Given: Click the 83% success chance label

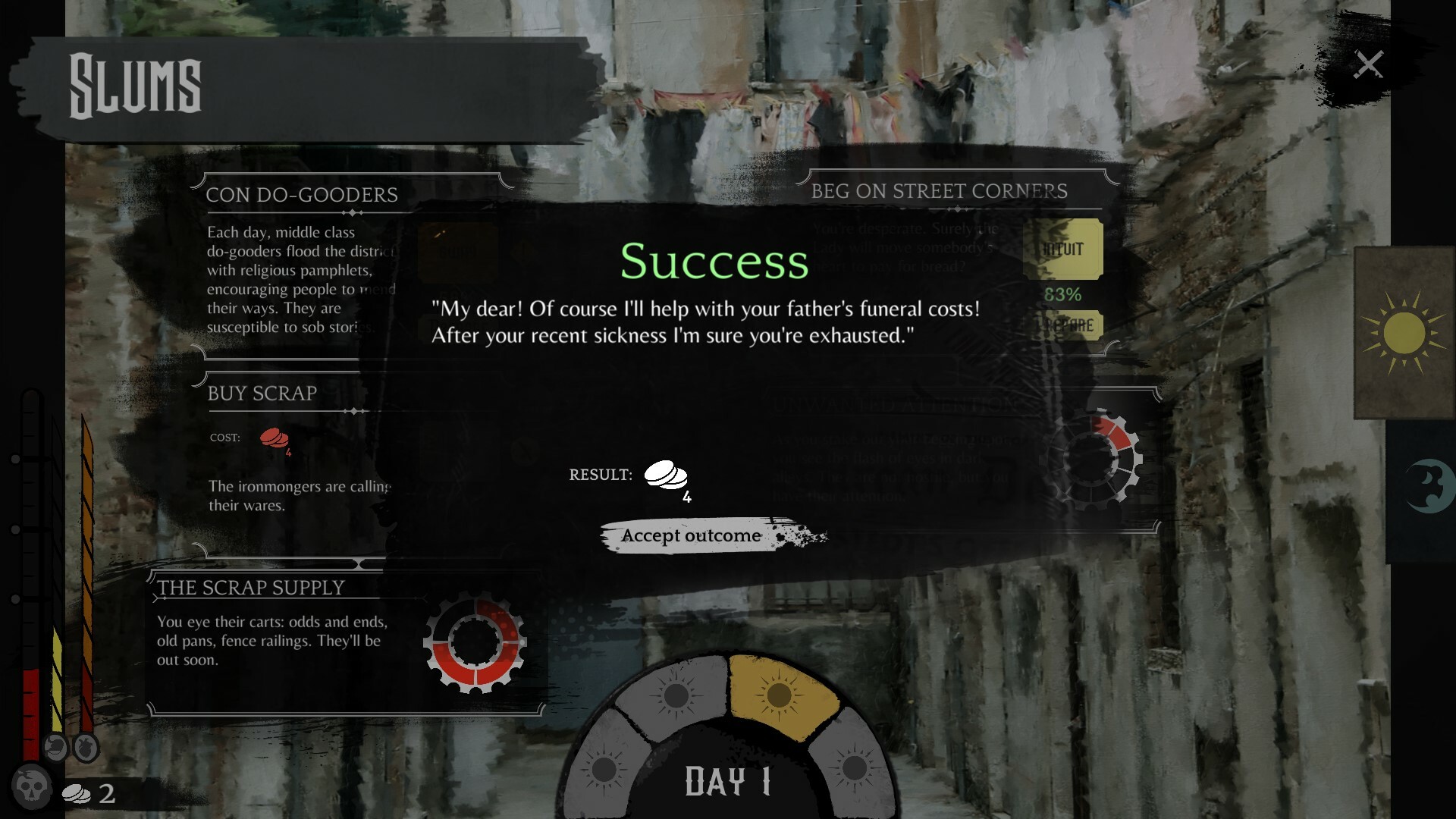Looking at the screenshot, I should click(1064, 295).
